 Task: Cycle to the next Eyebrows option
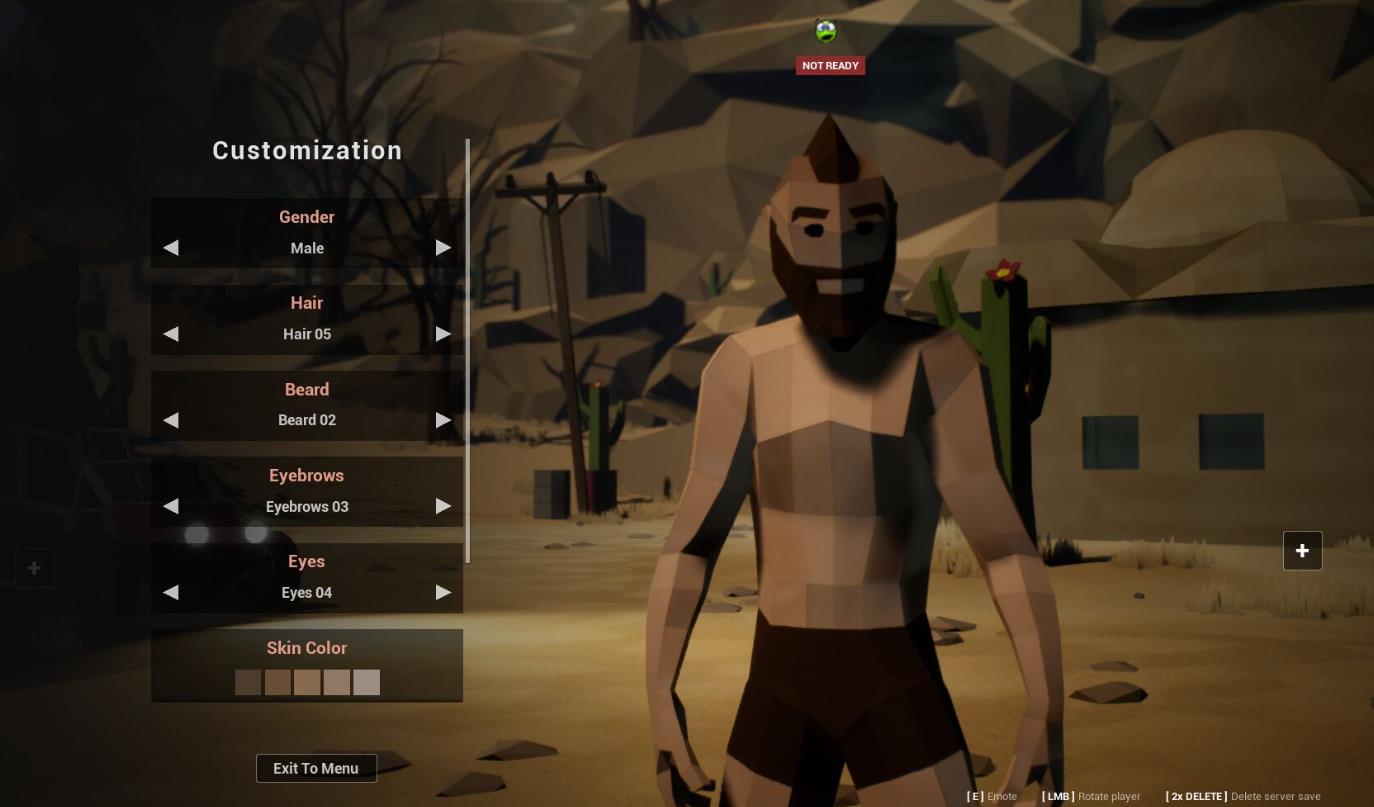click(x=443, y=506)
